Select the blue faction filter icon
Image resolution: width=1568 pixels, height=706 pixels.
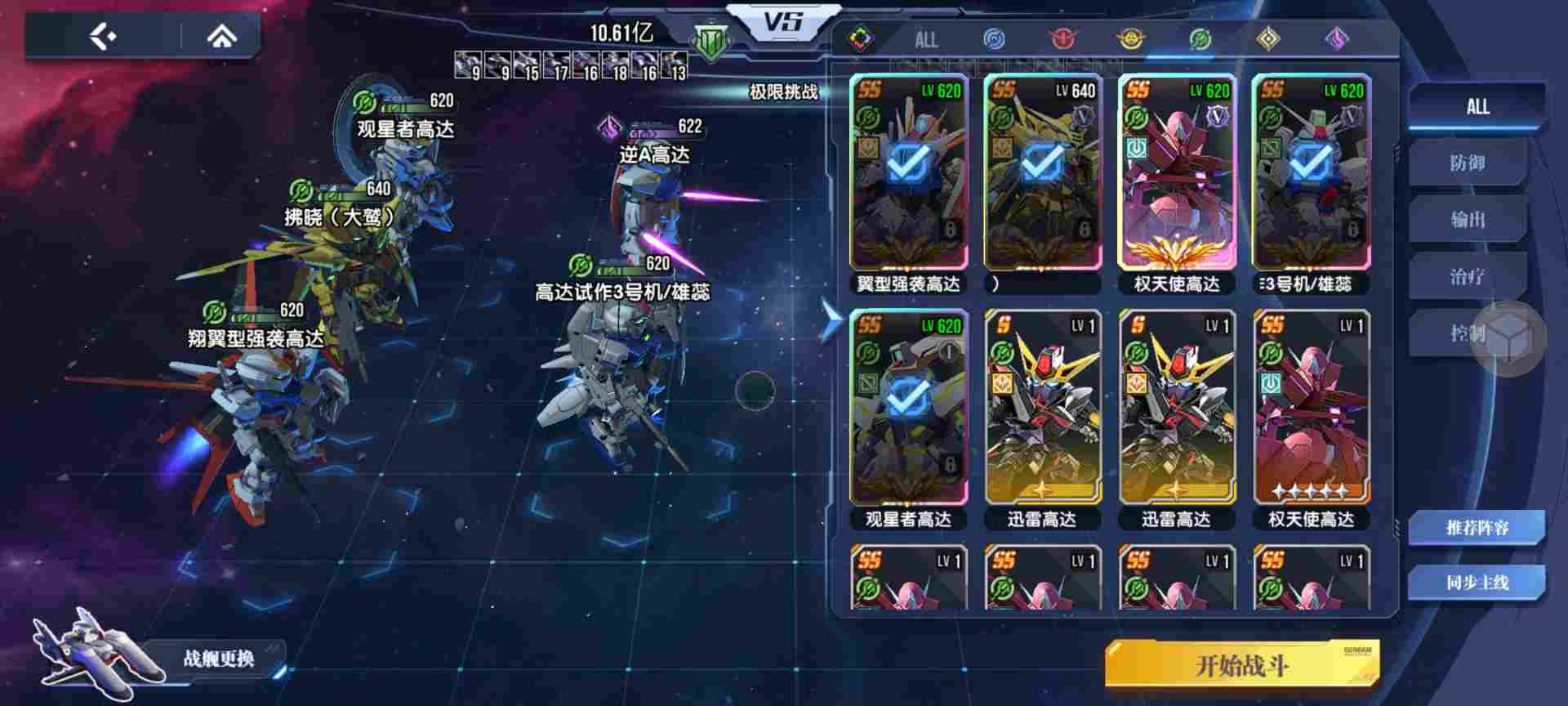click(x=995, y=38)
